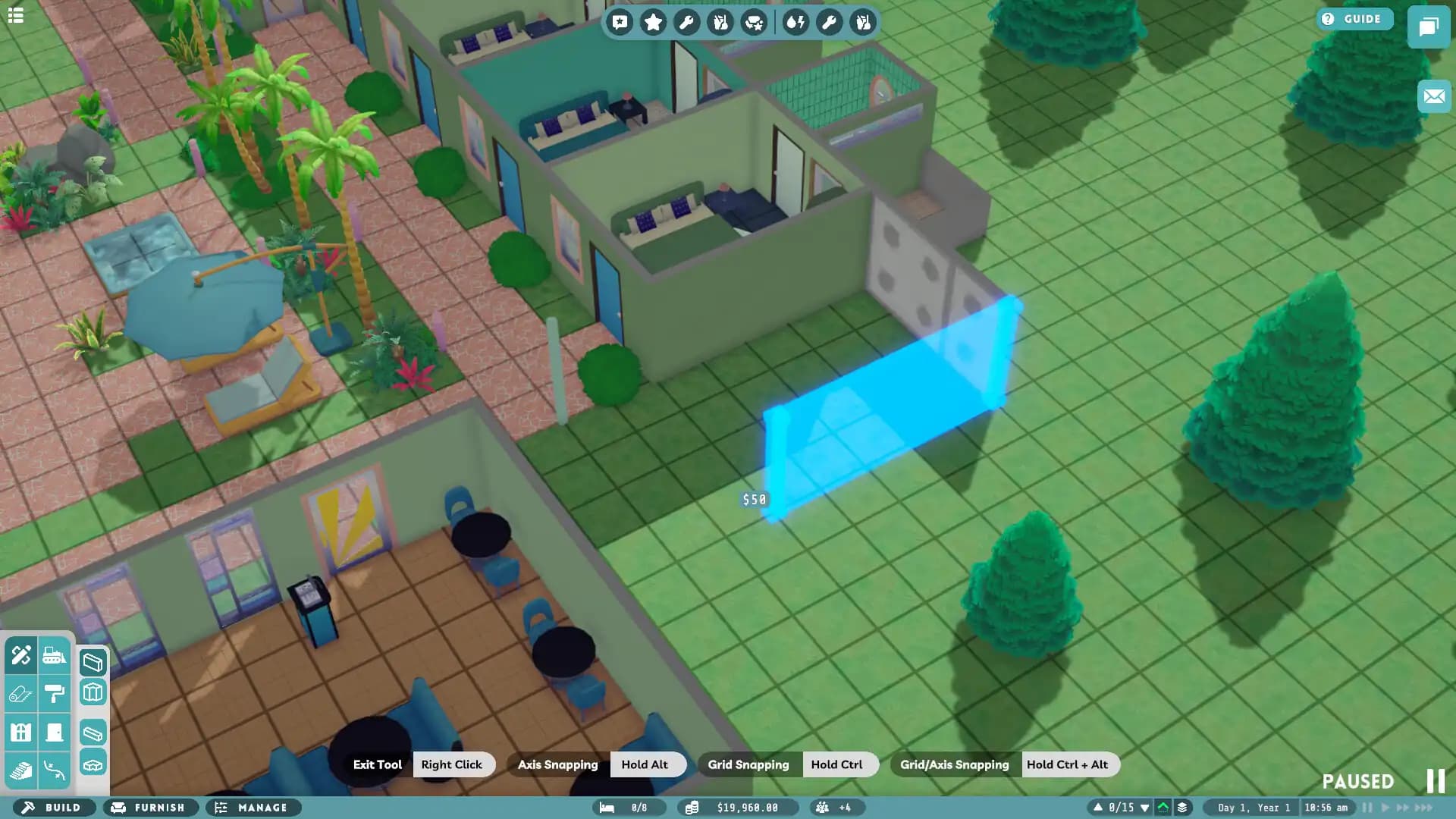1456x819 pixels.
Task: Click Exit Tool hint button
Action: [x=377, y=764]
